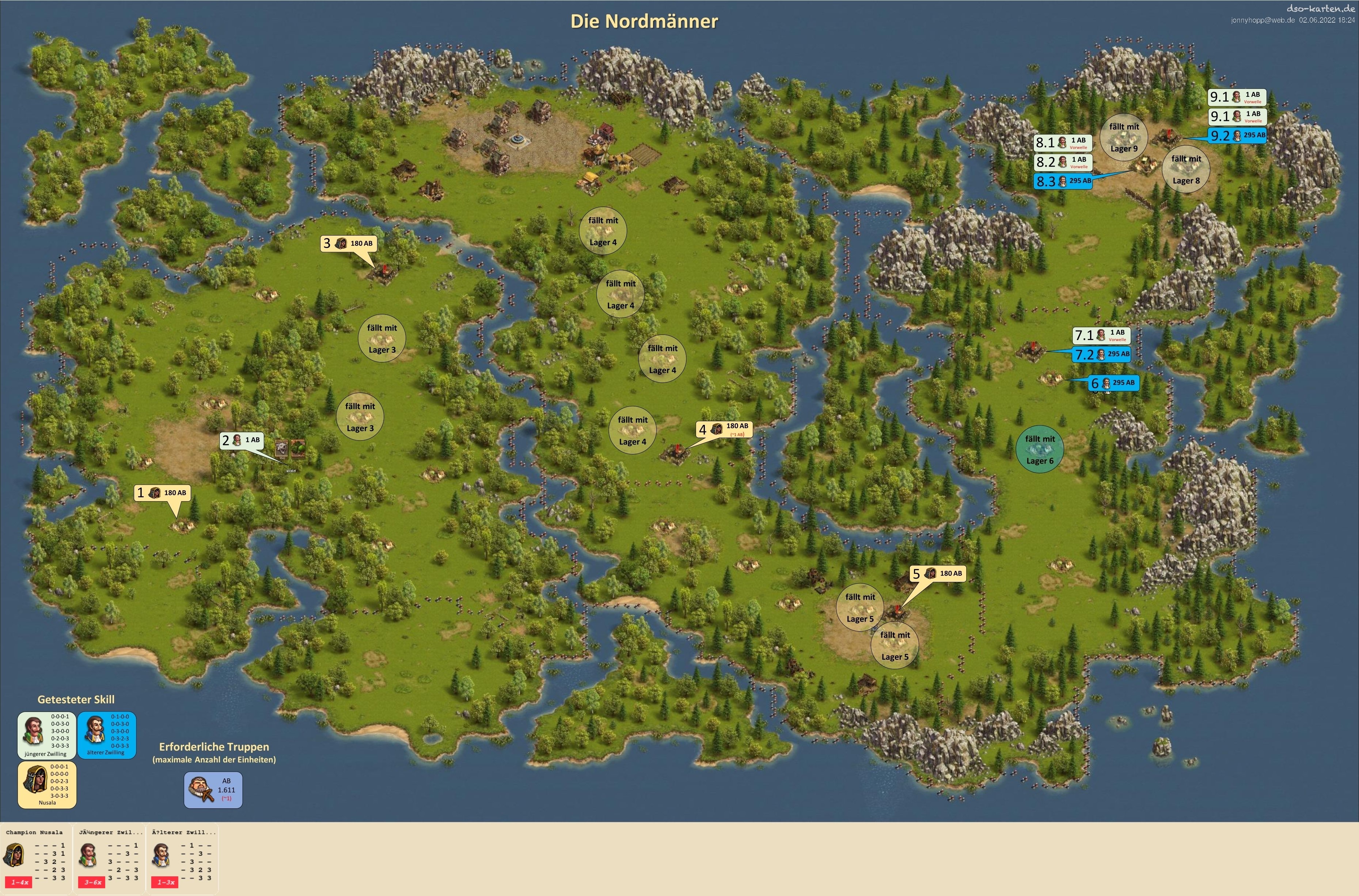Select attack marker 3 with 180 AB

pyautogui.click(x=349, y=243)
